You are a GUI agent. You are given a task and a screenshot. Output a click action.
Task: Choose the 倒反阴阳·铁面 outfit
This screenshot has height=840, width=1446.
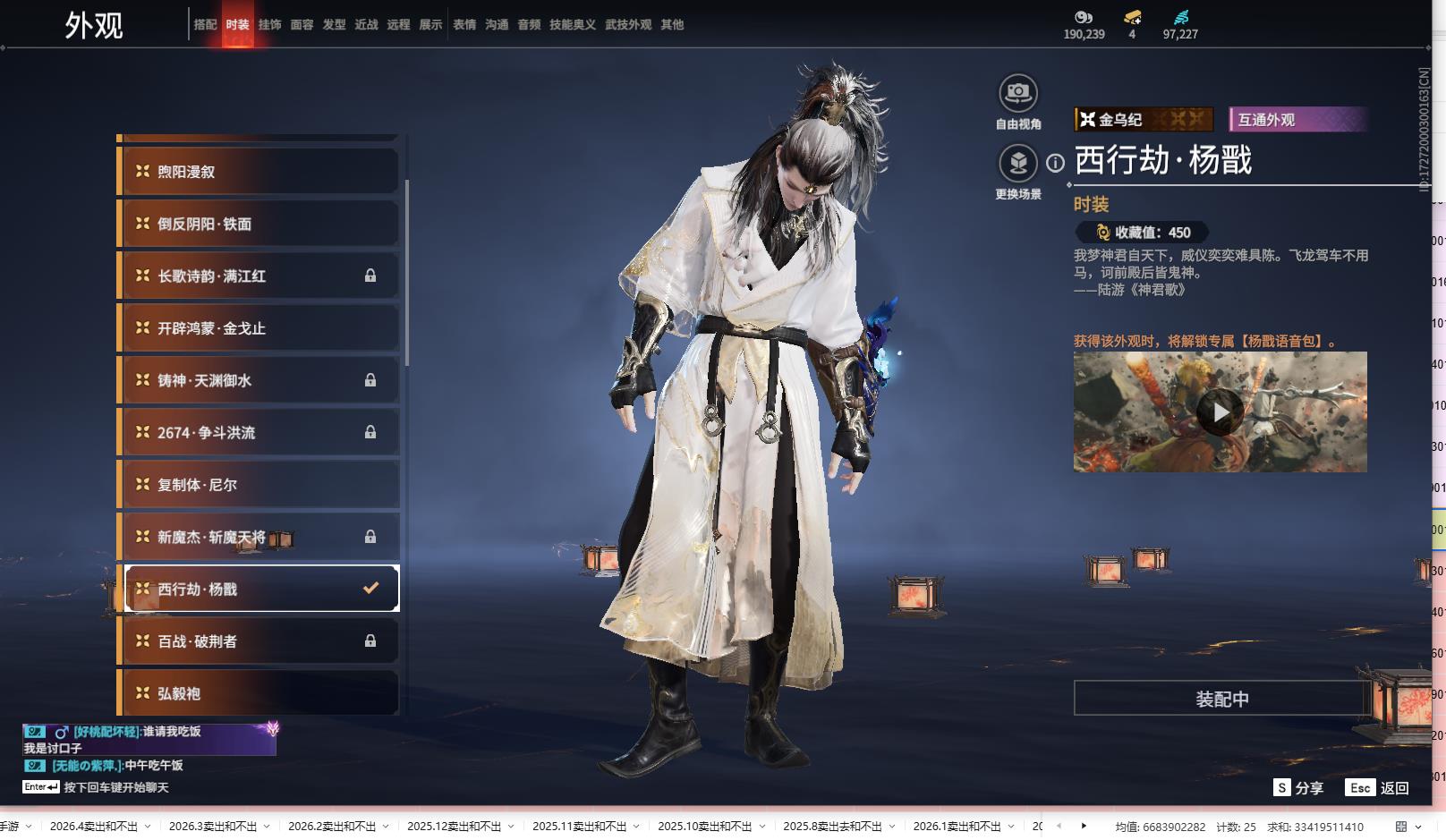pyautogui.click(x=259, y=224)
